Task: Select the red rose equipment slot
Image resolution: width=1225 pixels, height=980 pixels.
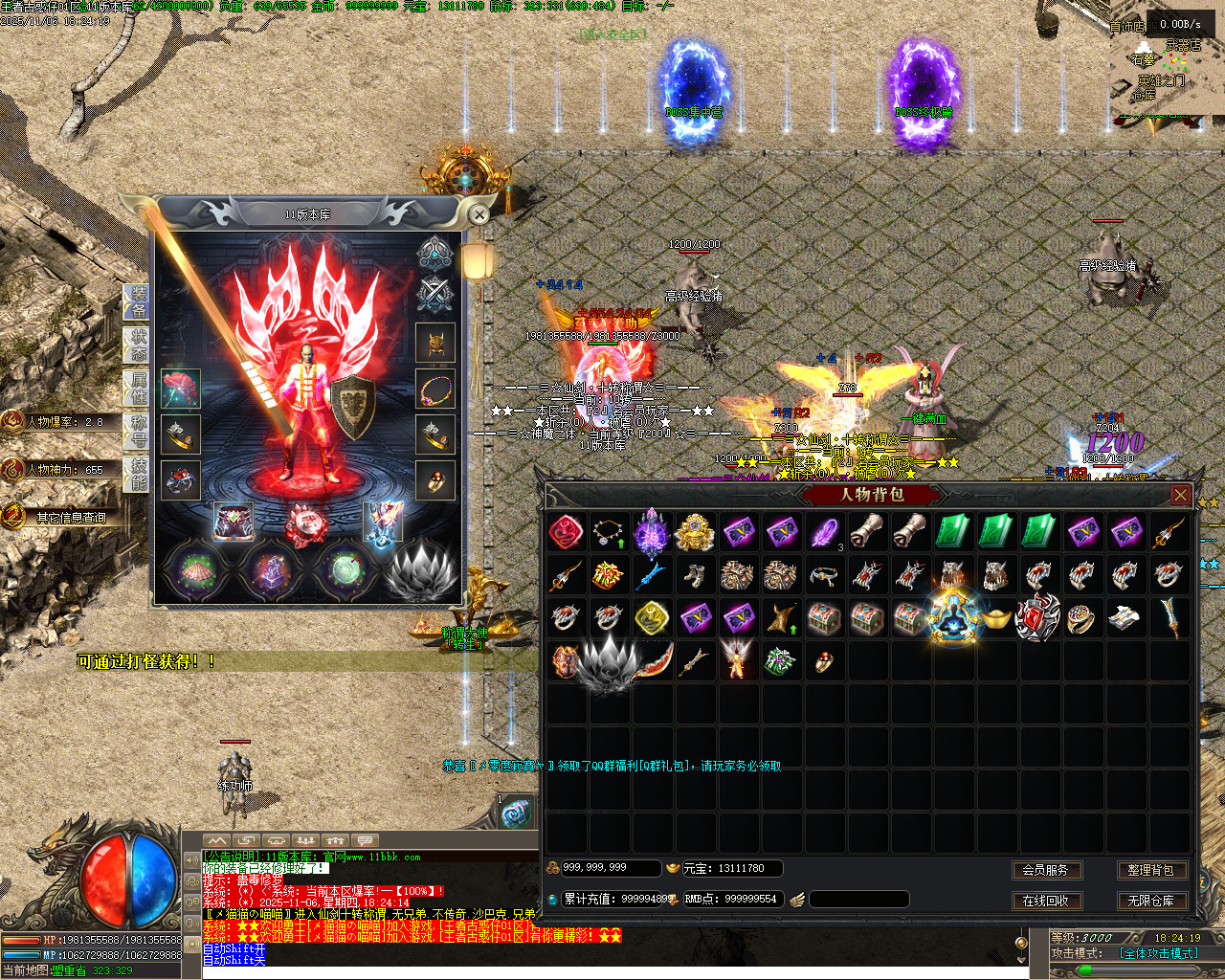Action: [x=180, y=389]
